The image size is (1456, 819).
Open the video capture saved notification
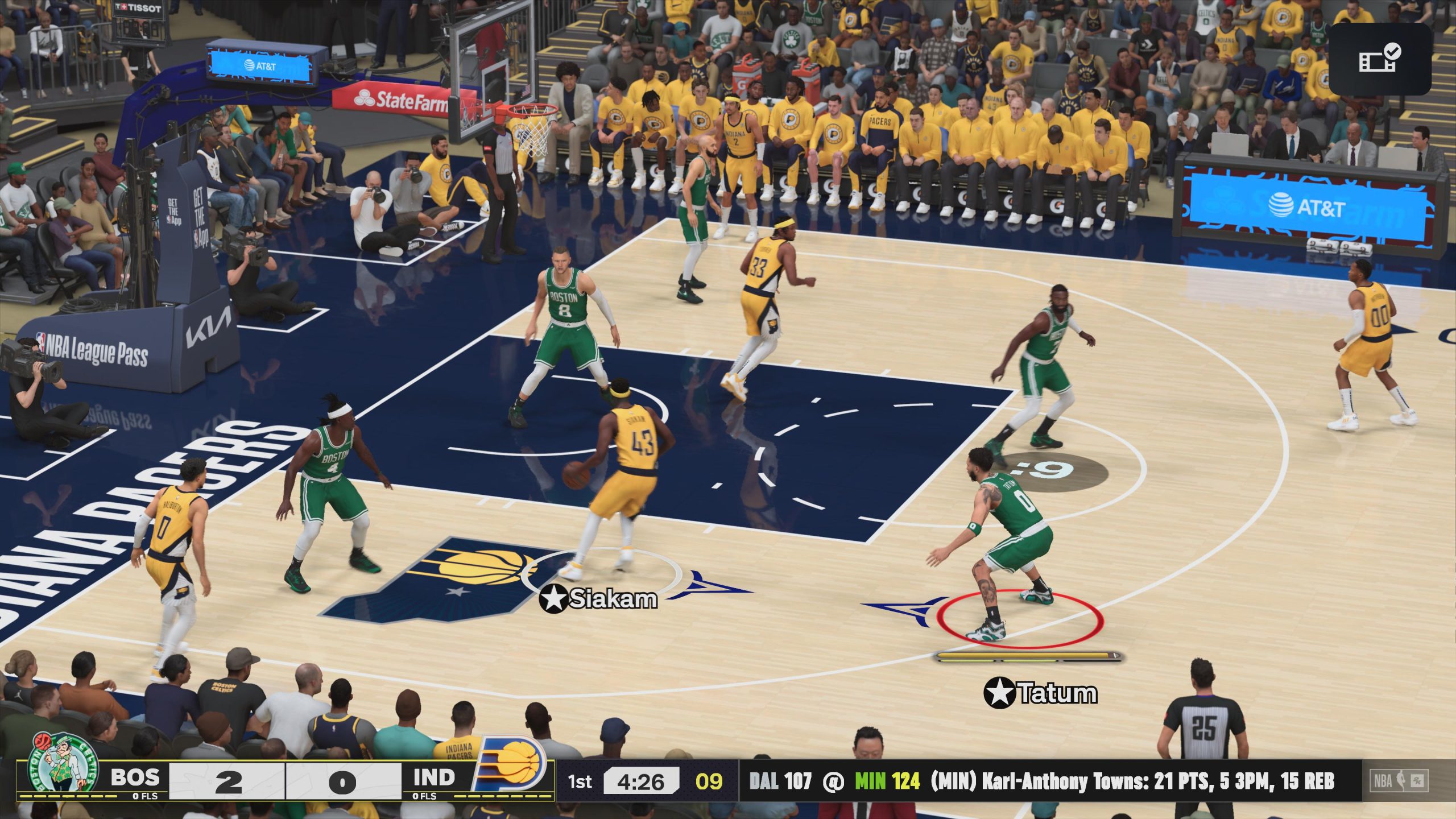click(1379, 59)
